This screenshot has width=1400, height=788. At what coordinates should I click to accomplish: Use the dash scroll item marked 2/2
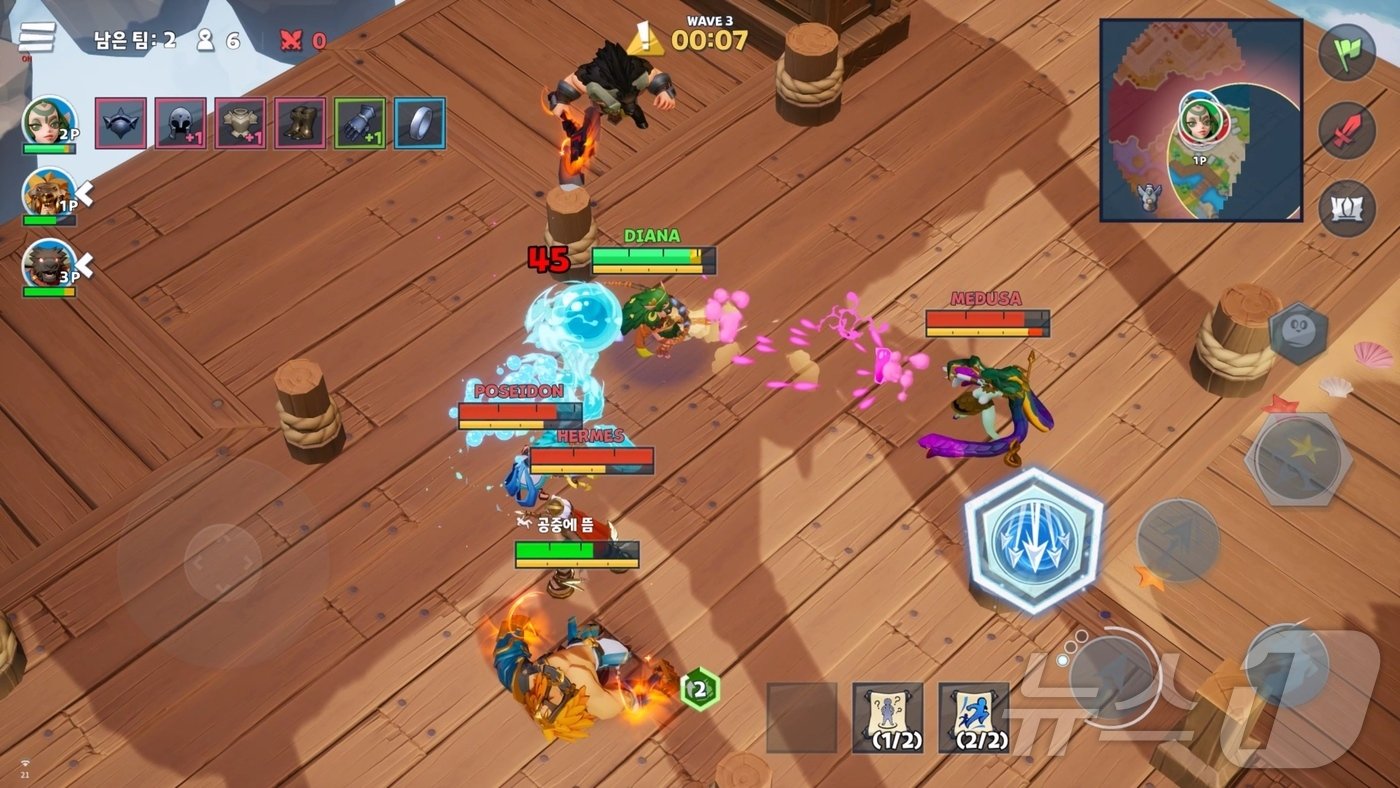tap(973, 717)
